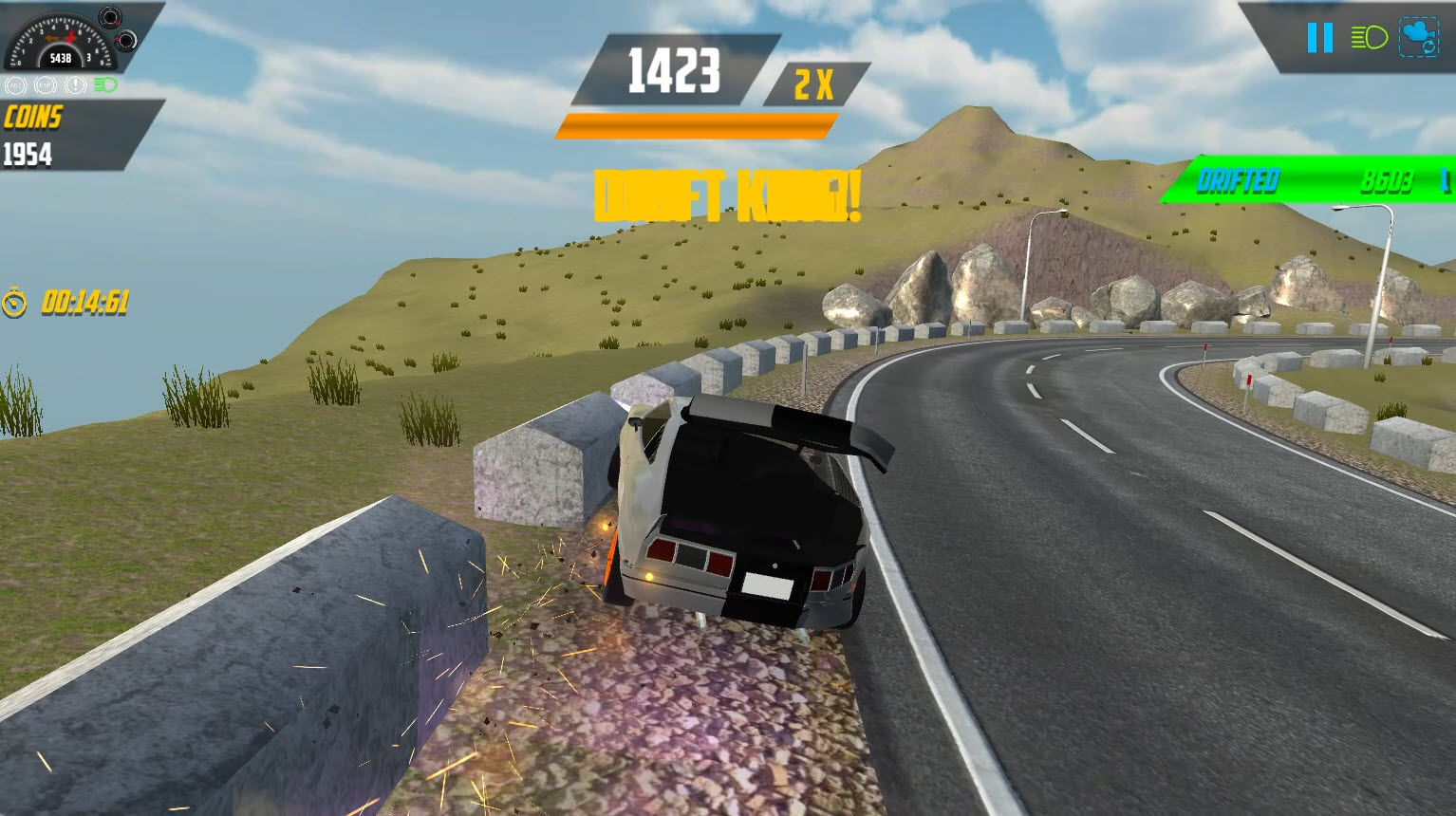Select the tachometer gauge showing 5438 RPM
The width and height of the screenshot is (1456, 816).
coord(59,43)
